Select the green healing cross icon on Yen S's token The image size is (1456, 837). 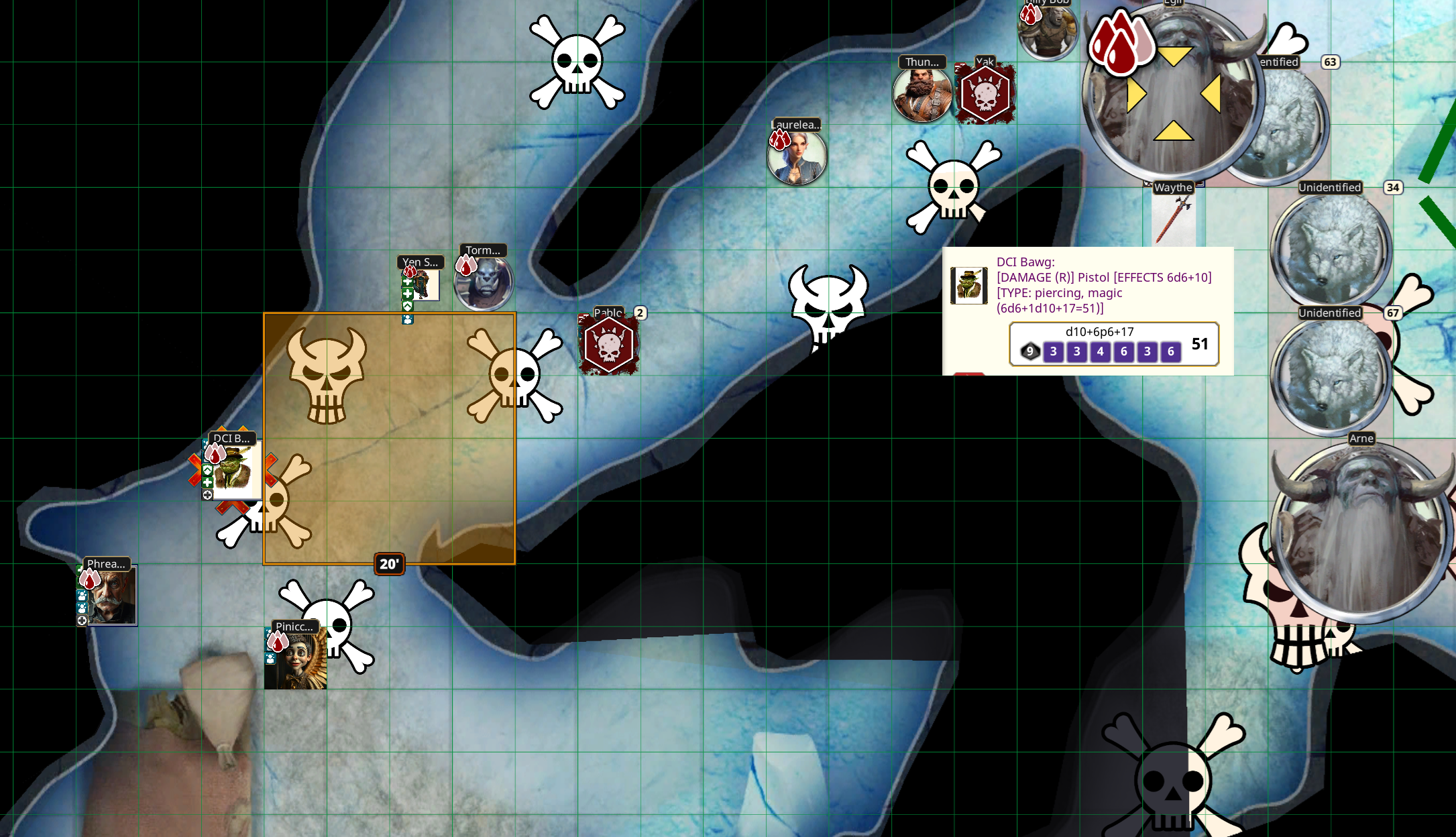click(408, 282)
